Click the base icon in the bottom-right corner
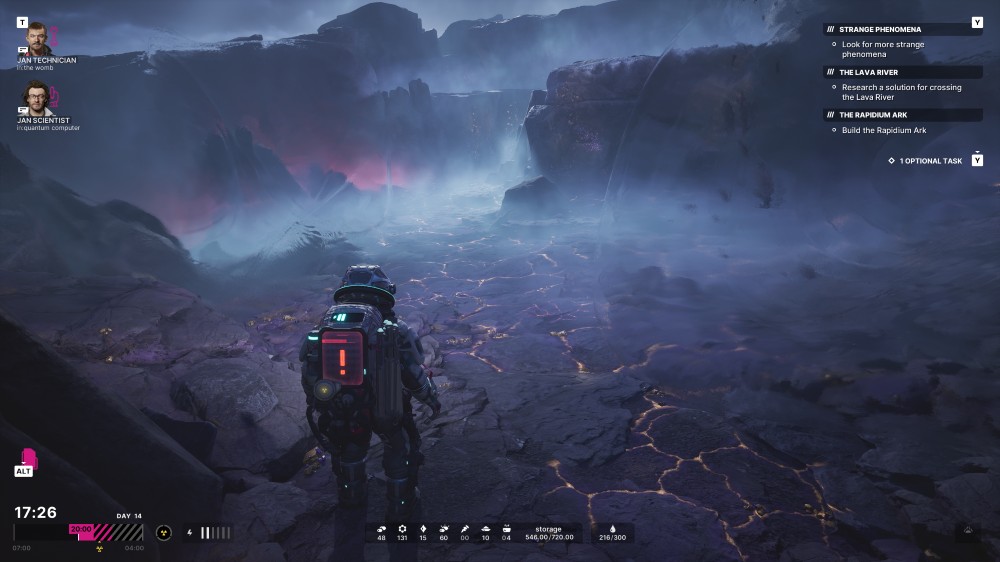This screenshot has height=562, width=1000. tap(967, 533)
